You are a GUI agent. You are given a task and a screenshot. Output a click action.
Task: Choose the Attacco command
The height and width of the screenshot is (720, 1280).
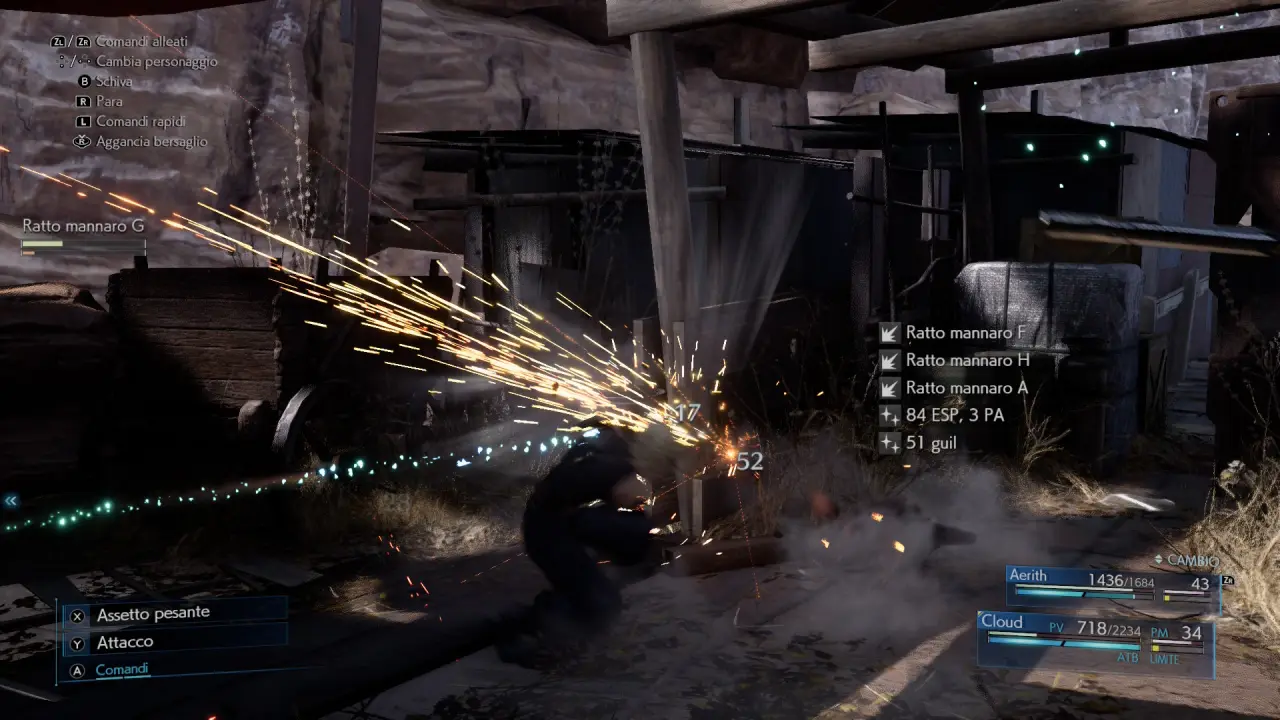coord(125,642)
